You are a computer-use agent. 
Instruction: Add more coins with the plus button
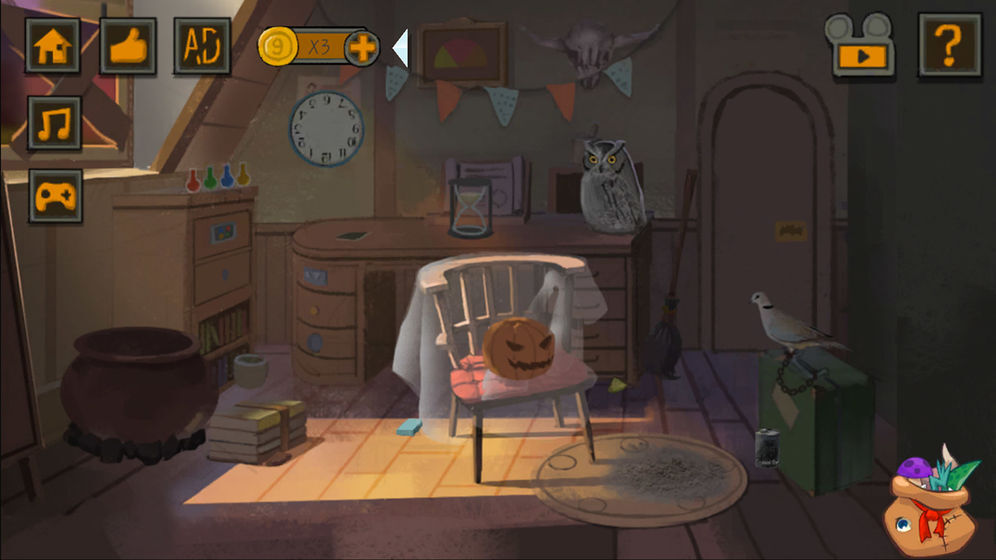(361, 47)
